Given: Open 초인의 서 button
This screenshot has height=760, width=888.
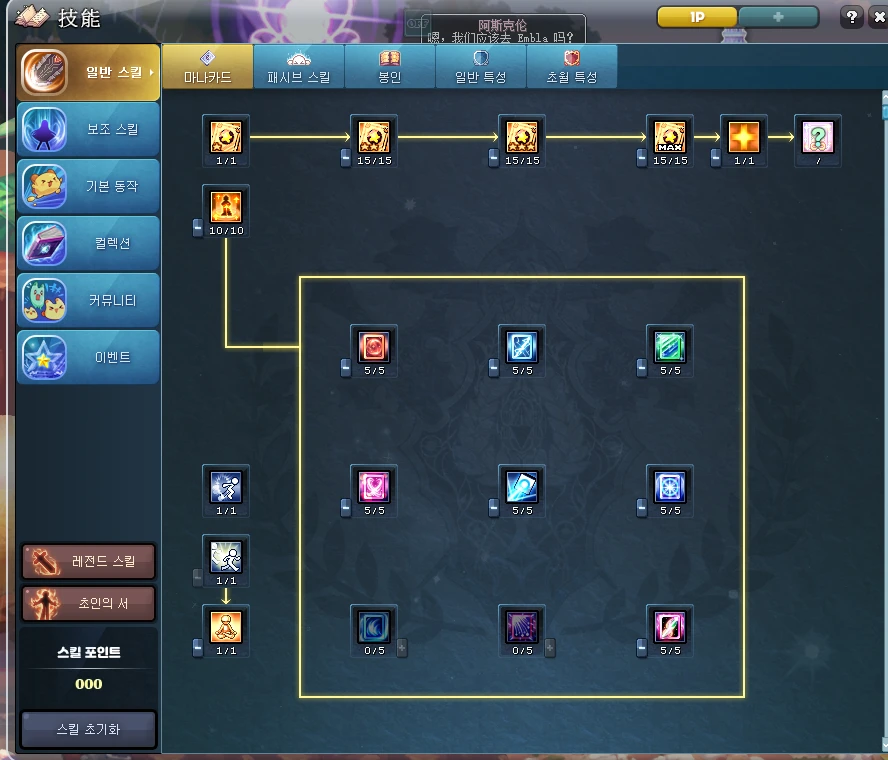Looking at the screenshot, I should 88,604.
